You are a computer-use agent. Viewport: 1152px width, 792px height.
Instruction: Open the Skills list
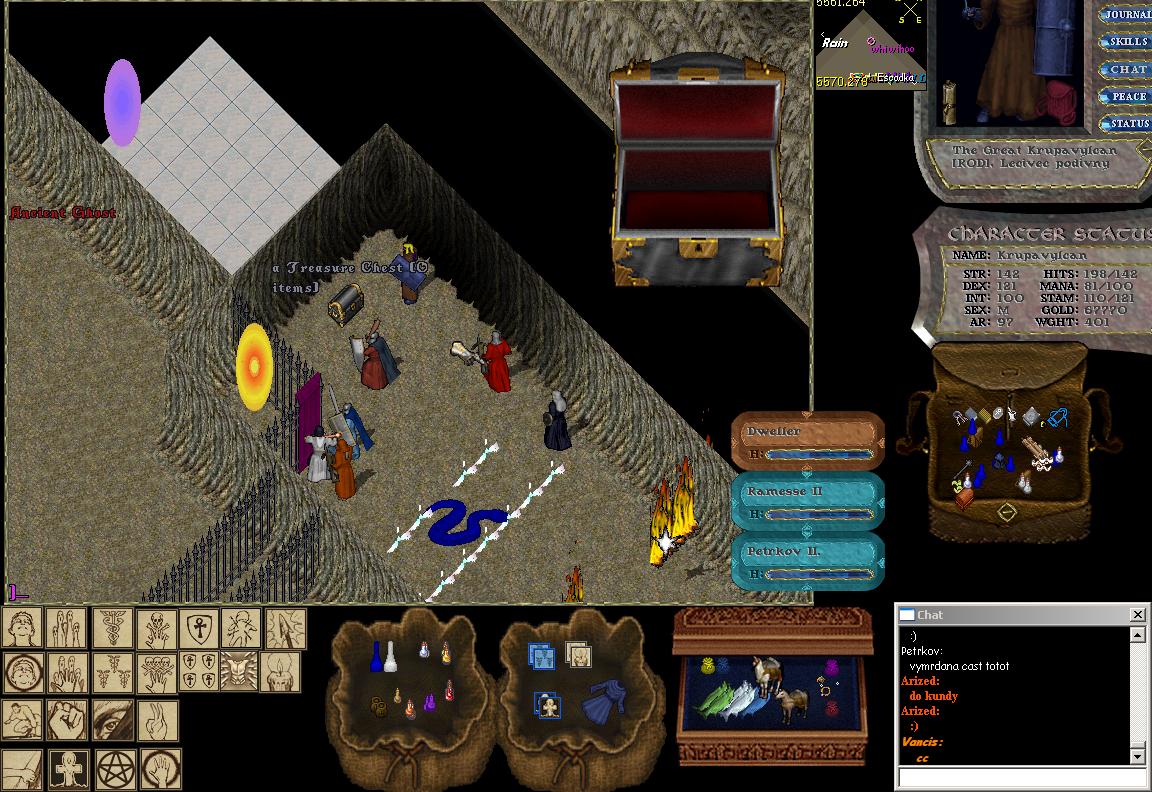[1128, 42]
